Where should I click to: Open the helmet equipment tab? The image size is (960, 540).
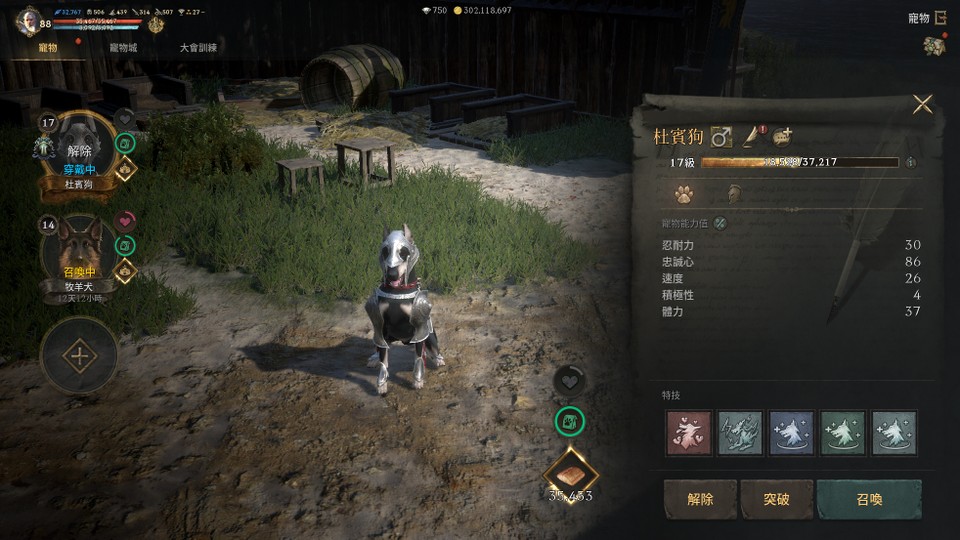click(x=733, y=194)
